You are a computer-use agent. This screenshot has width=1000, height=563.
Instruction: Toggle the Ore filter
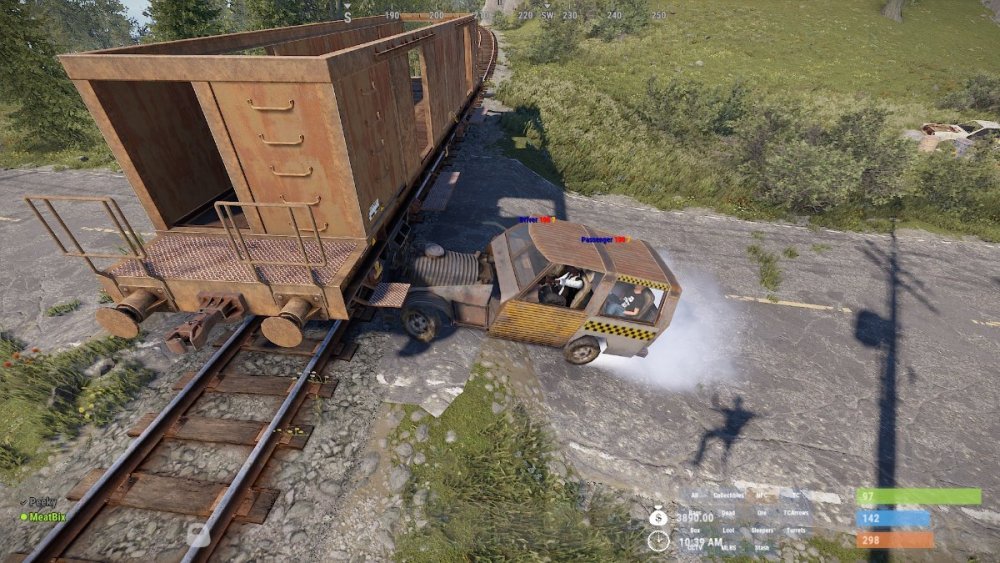coord(763,513)
